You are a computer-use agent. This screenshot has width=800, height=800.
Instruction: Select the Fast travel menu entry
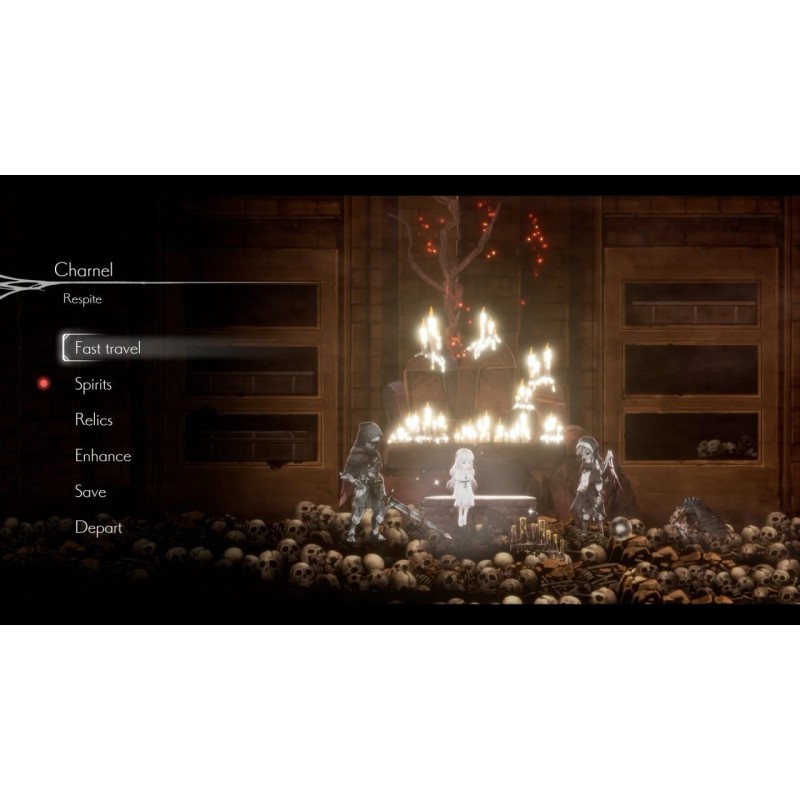coord(107,348)
